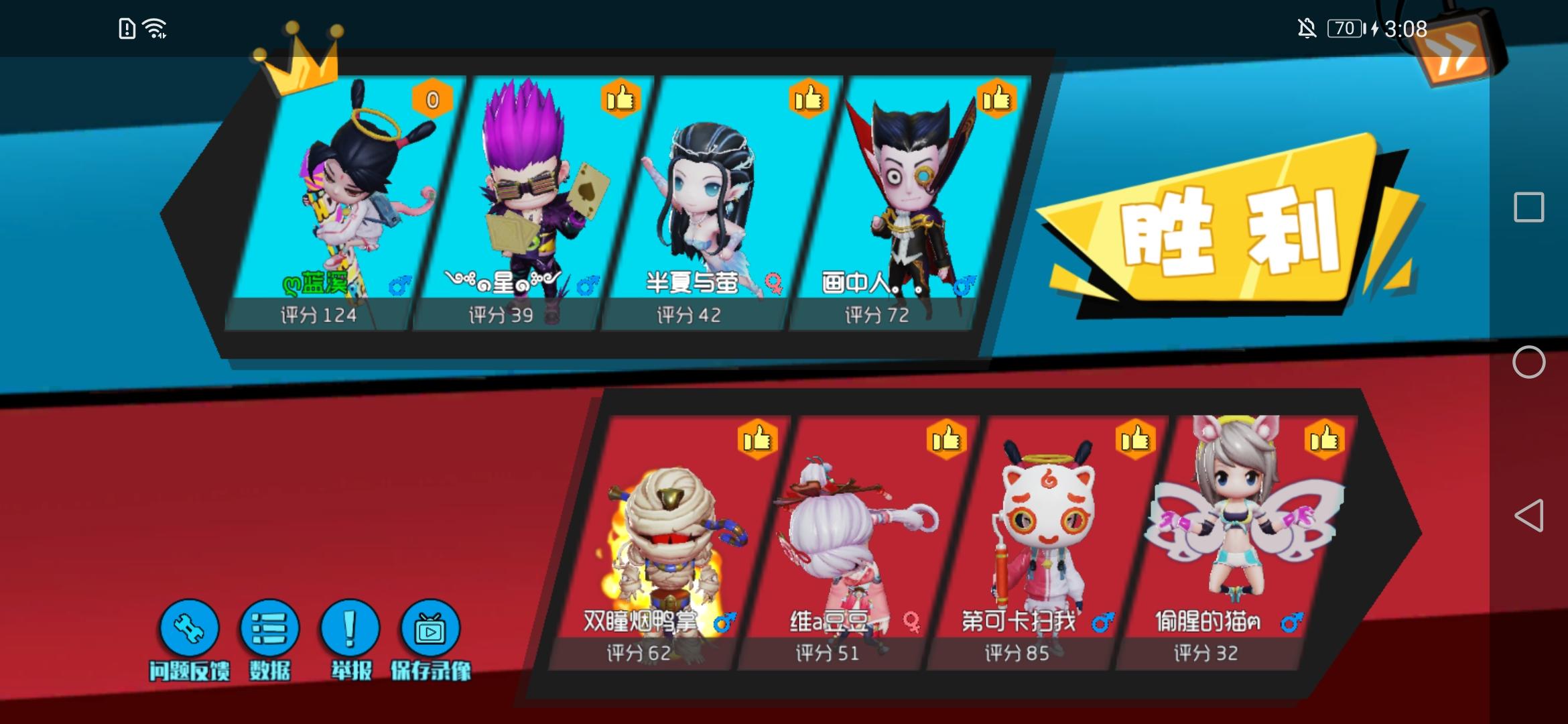
Task: Tap the Wi-Fi status bar icon
Action: [153, 28]
